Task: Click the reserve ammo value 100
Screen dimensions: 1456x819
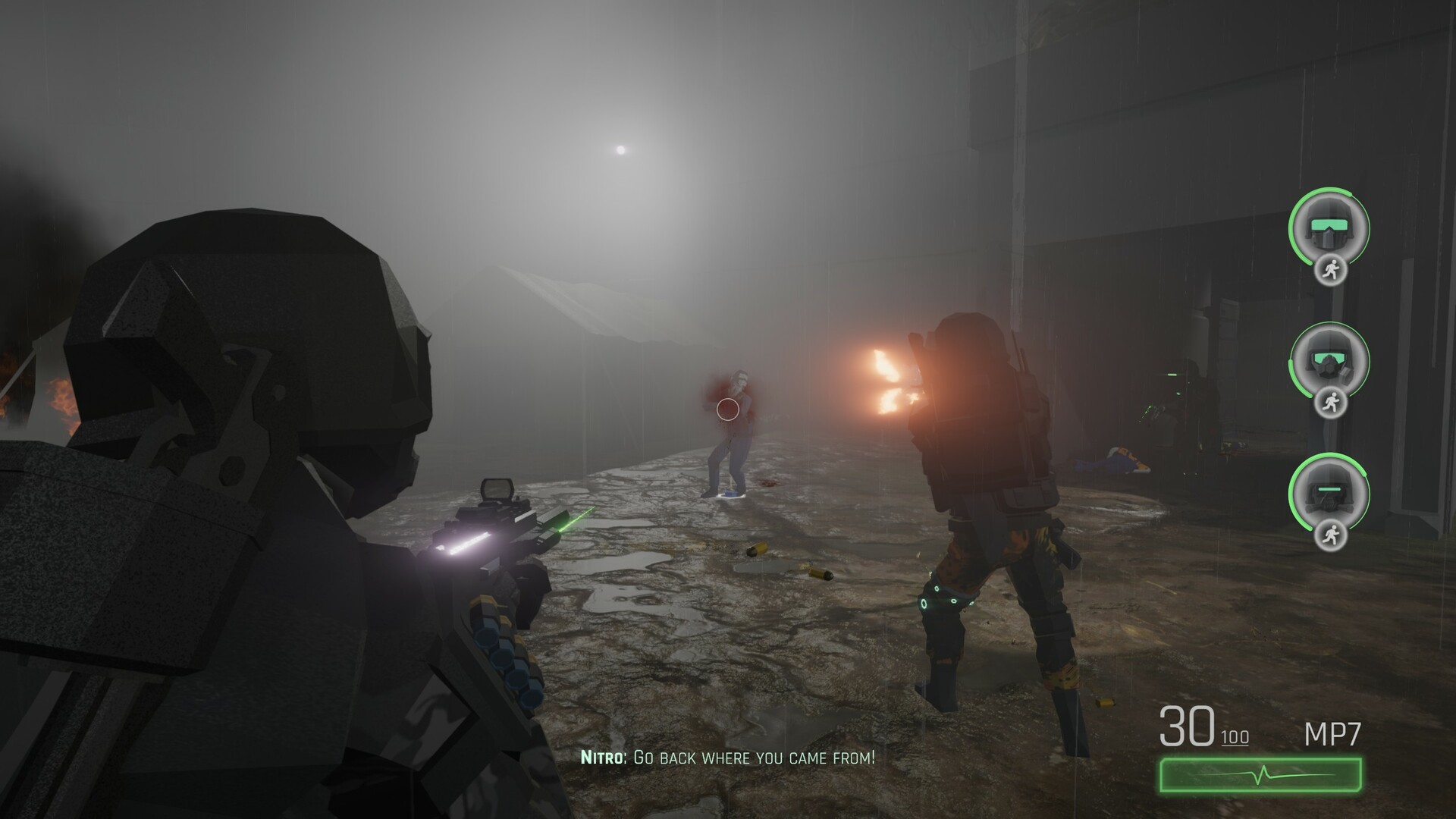Action: (1236, 737)
